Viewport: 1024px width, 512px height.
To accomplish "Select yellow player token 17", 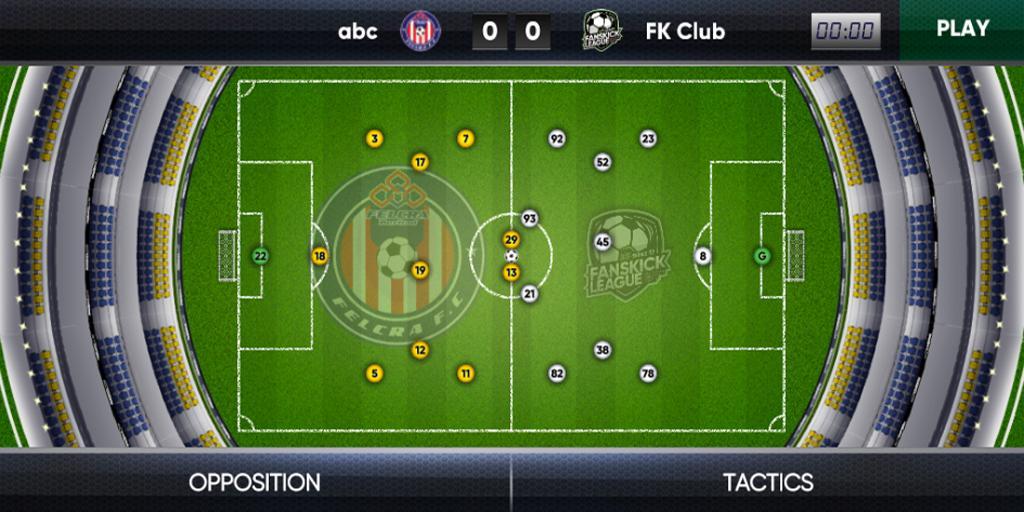I will click(x=420, y=162).
